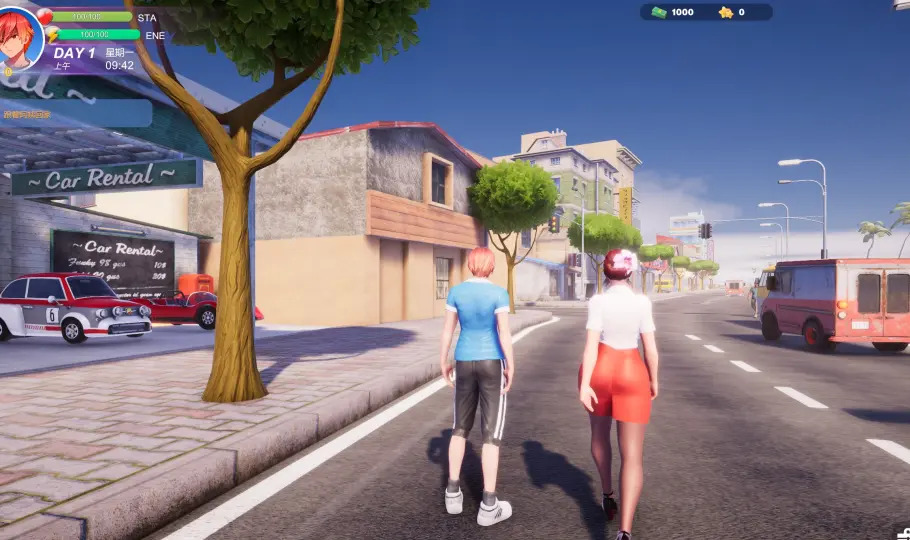Viewport: 910px width, 540px height.
Task: Click the gold star currency icon
Action: (726, 12)
